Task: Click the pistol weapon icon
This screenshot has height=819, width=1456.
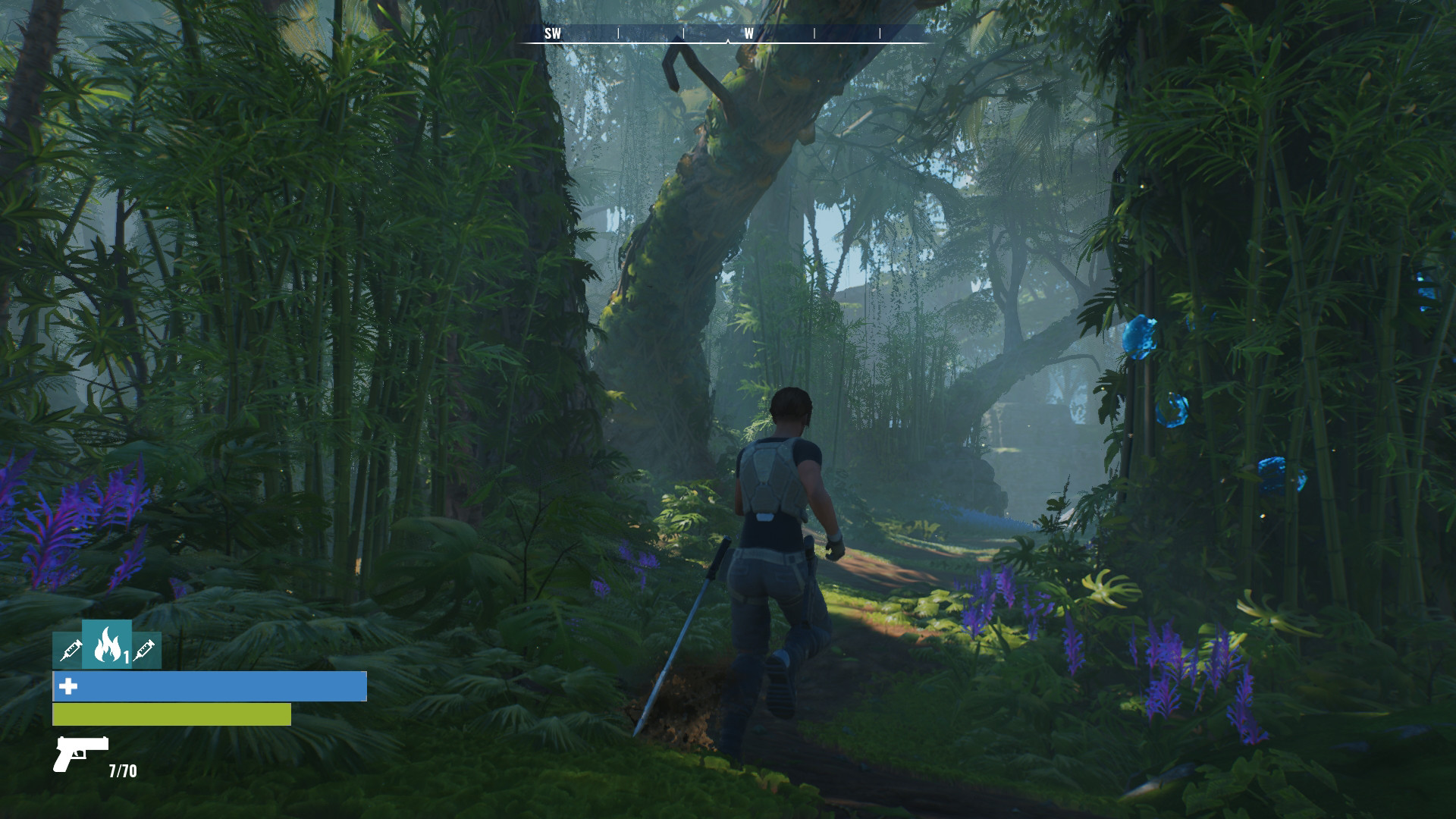Action: (x=81, y=753)
